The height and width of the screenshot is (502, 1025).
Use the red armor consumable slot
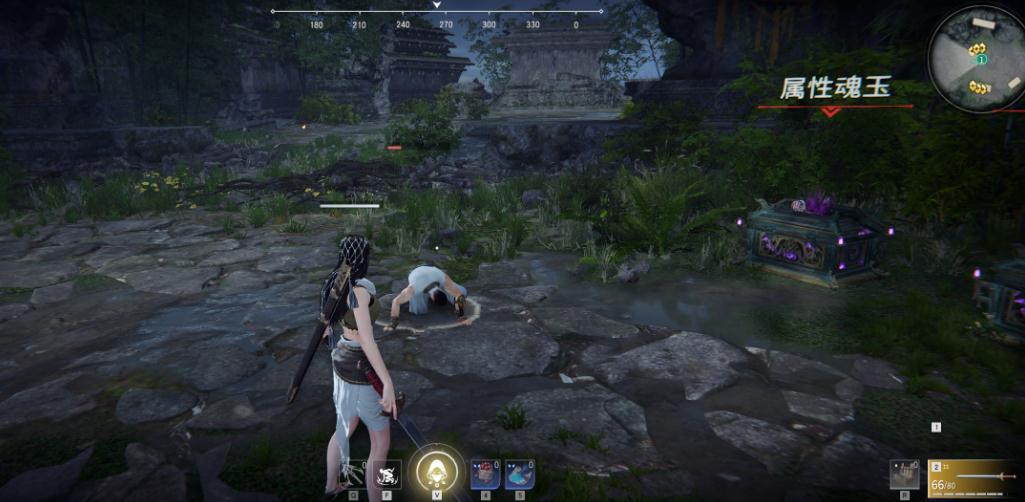tap(487, 473)
